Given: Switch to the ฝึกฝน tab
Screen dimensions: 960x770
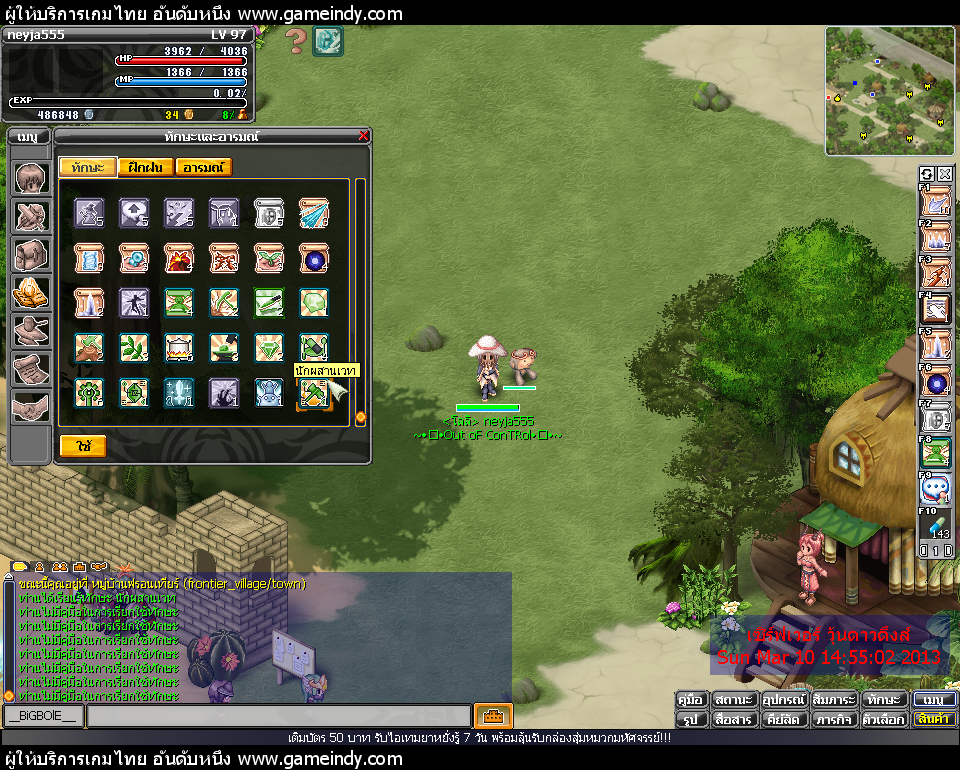Looking at the screenshot, I should [x=146, y=167].
